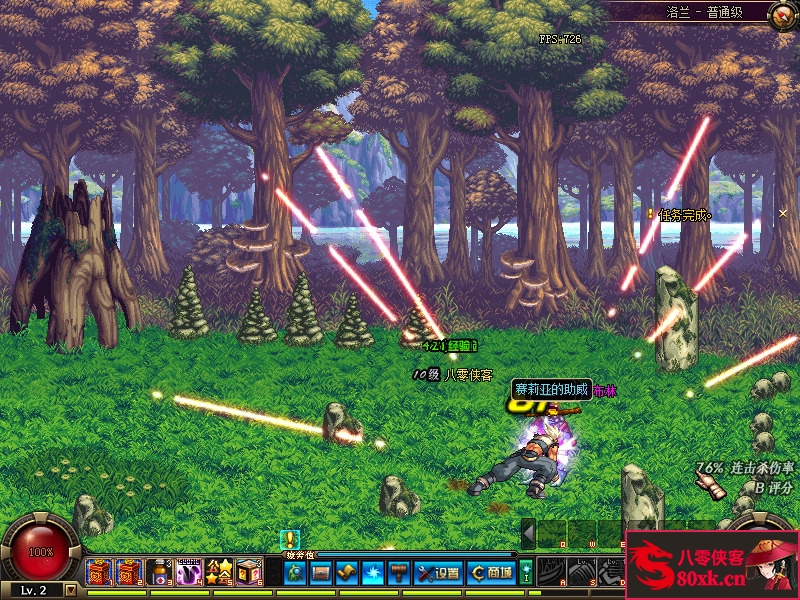Activate the skill icon on the A key slot
This screenshot has width=800, height=600.
(x=551, y=571)
